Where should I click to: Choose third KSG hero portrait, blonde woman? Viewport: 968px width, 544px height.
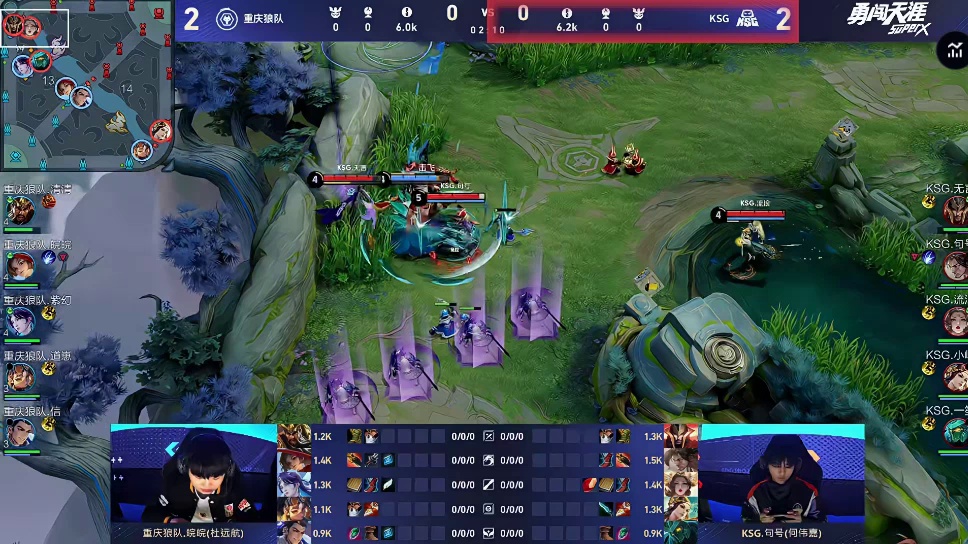pos(953,320)
